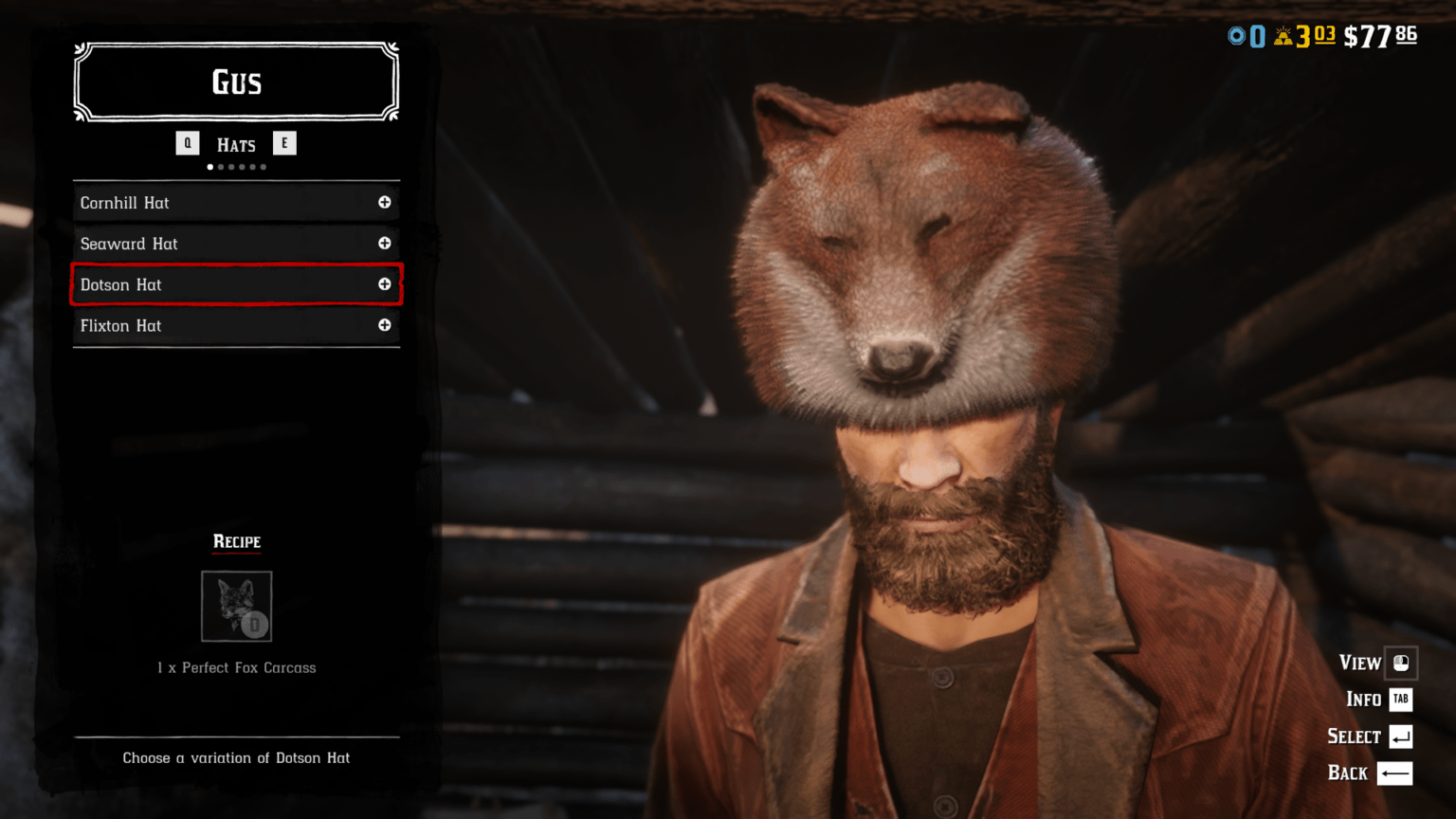Image resolution: width=1456 pixels, height=819 pixels.
Task: Click the blue token currency icon
Action: [1235, 36]
